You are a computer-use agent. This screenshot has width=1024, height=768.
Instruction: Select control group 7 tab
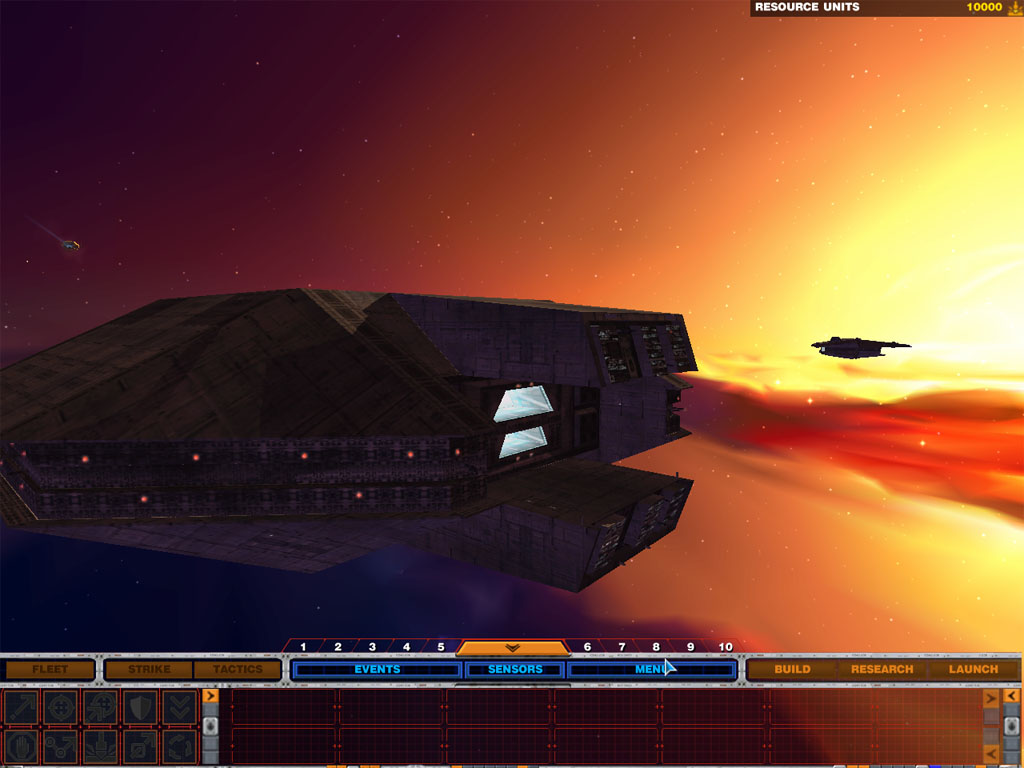(621, 647)
